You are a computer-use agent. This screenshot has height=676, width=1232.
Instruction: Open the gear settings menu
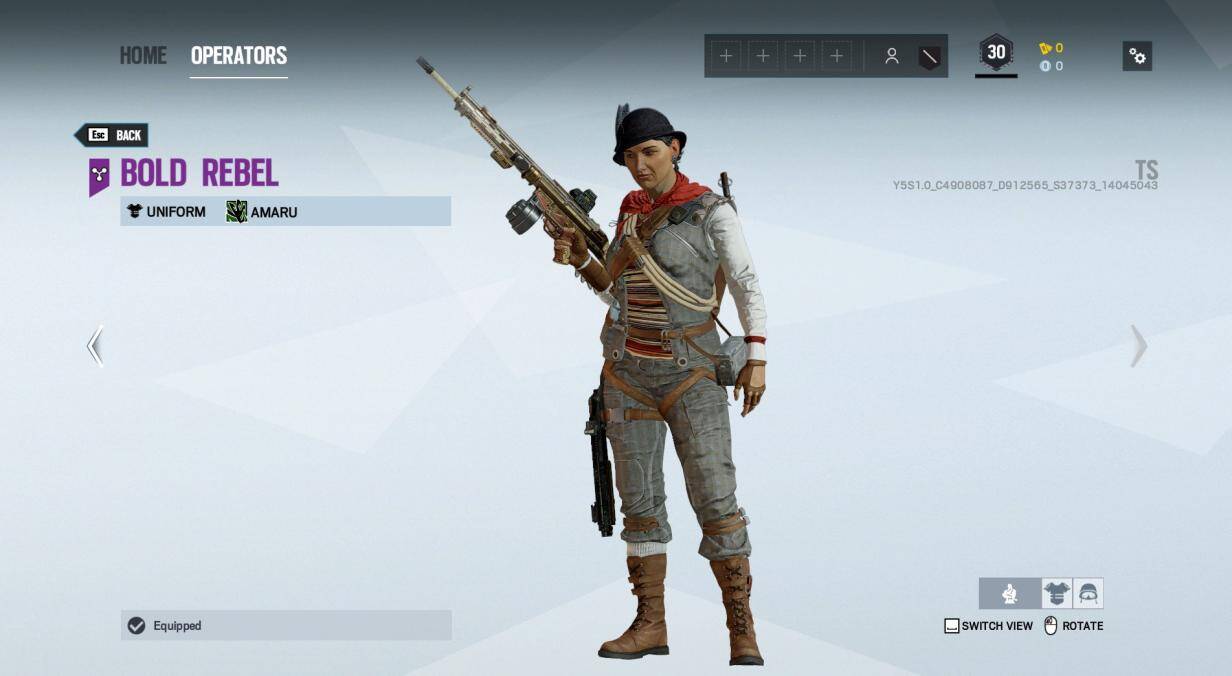(x=1137, y=56)
